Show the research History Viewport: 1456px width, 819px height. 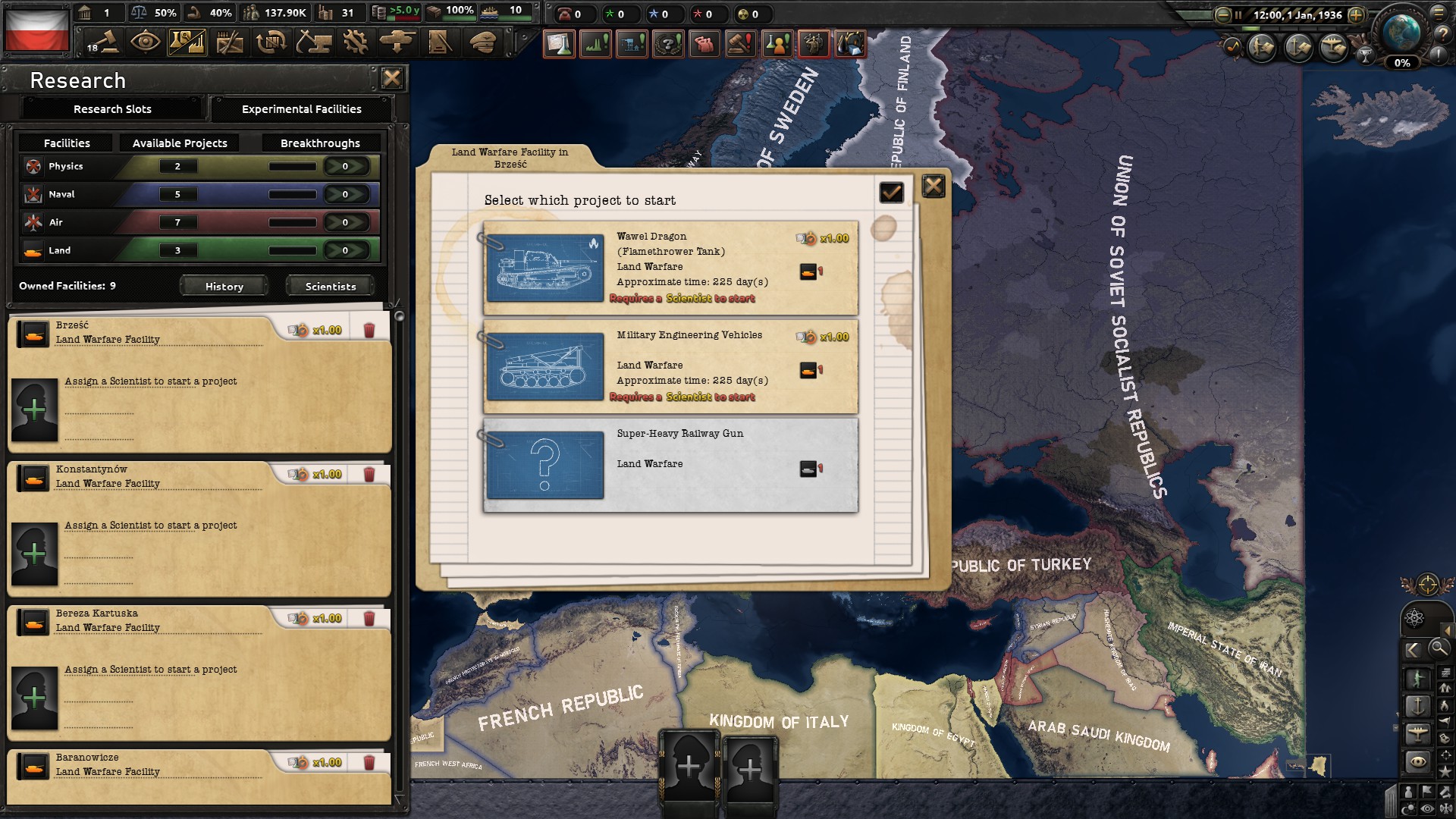coord(224,287)
